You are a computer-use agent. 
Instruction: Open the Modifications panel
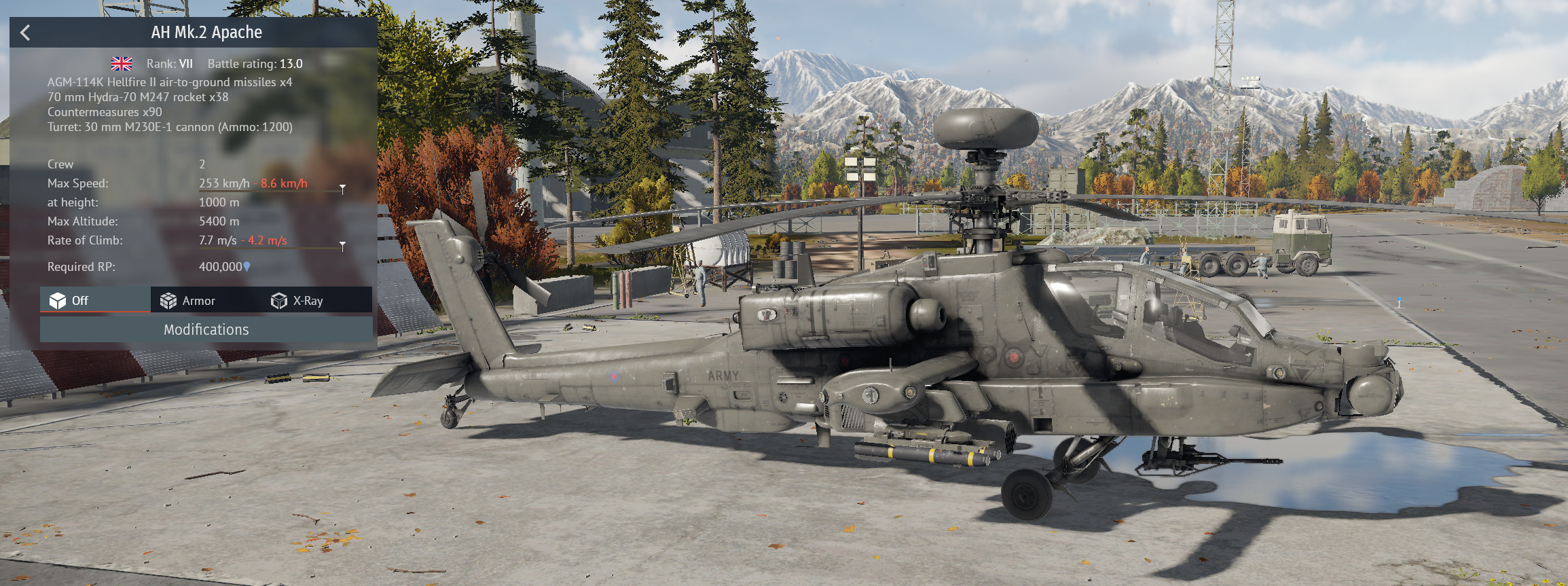206,329
